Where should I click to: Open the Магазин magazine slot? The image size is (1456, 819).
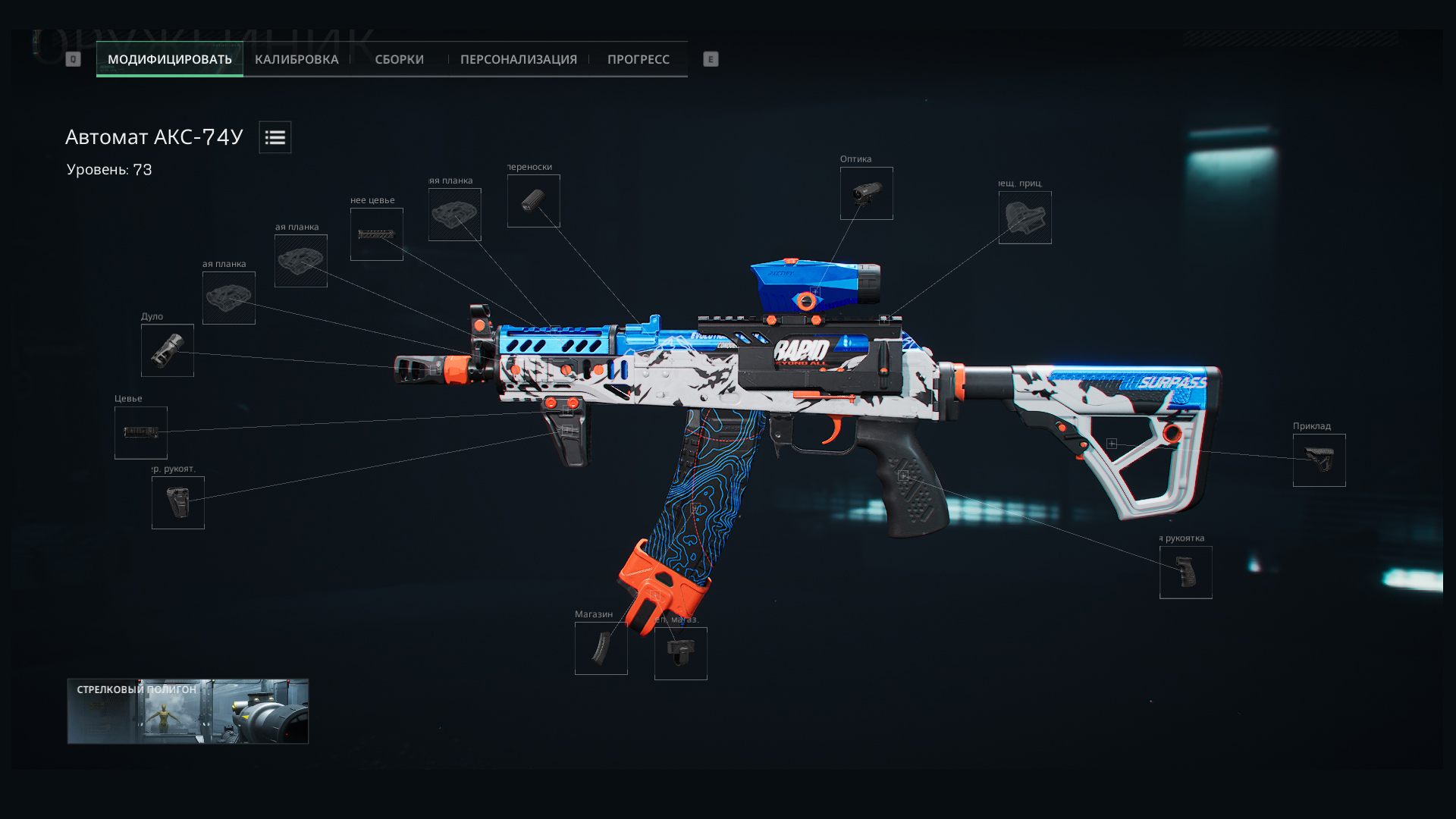point(601,648)
